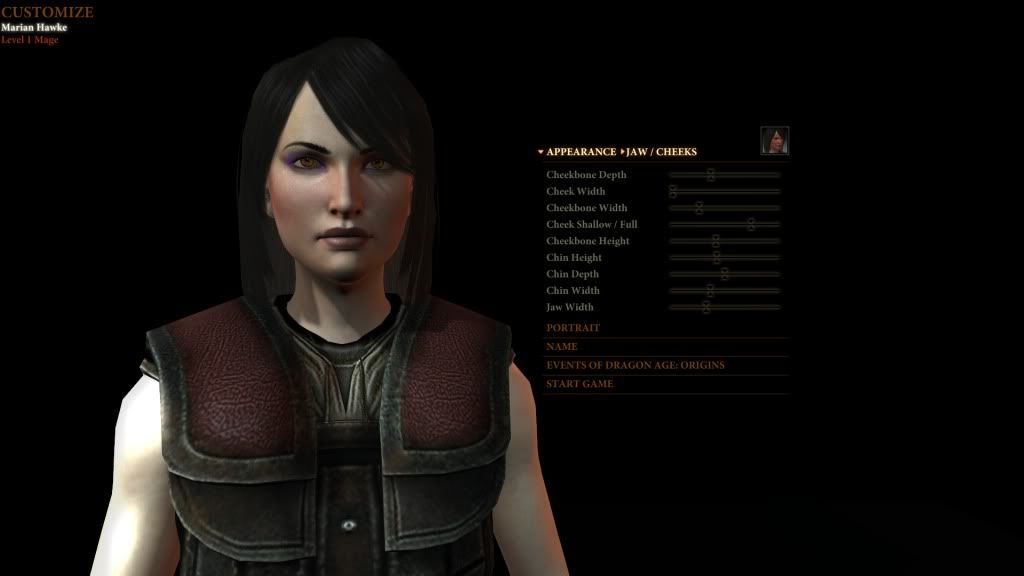1024x576 pixels.
Task: Set the Cheek Width slider
Action: (x=673, y=191)
